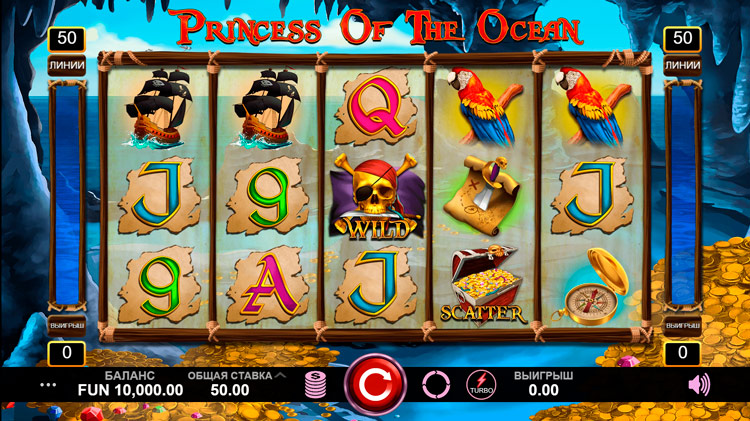The image size is (750, 421).
Task: Open the three-dots menu
Action: click(x=48, y=384)
